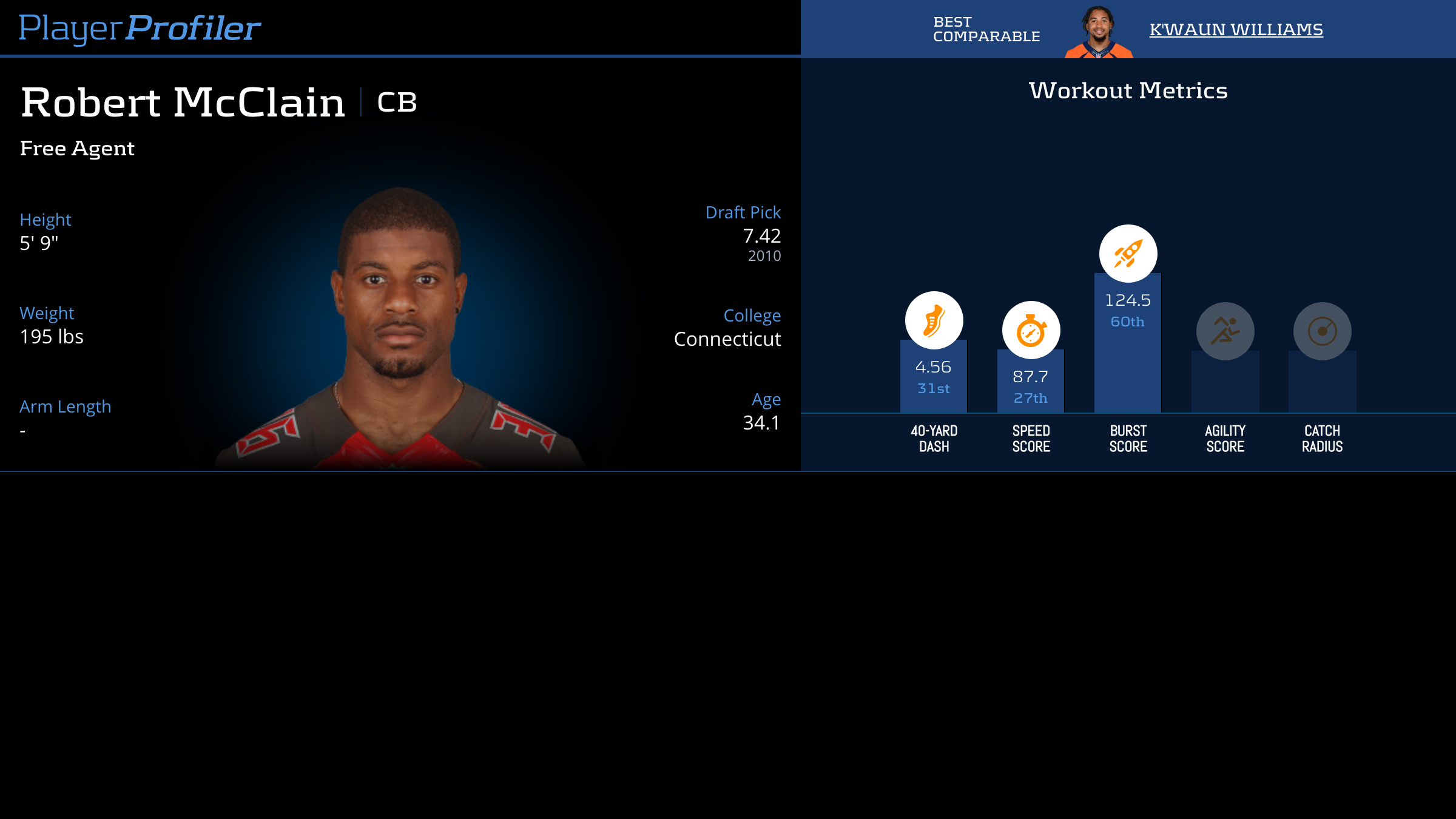The width and height of the screenshot is (1456, 819).
Task: Open the Catch Radius target icon
Action: pyautogui.click(x=1322, y=331)
